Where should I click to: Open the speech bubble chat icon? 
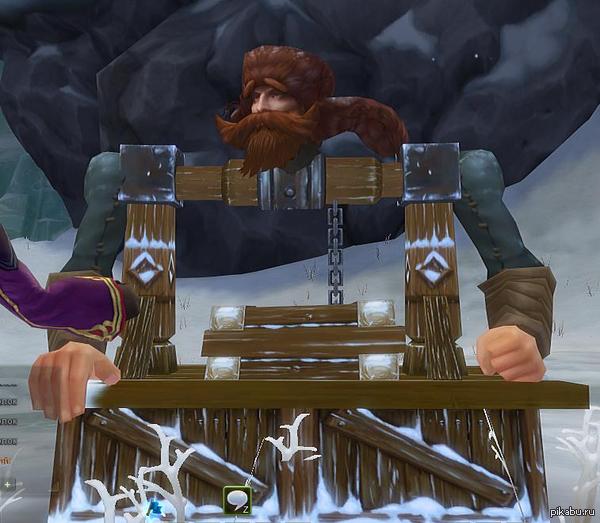(237, 499)
